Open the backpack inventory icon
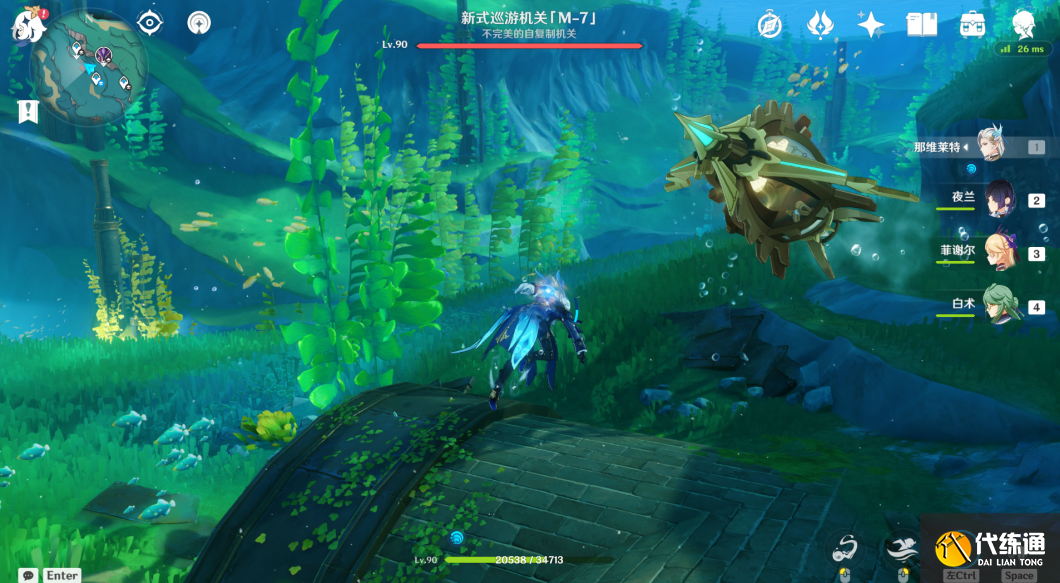1060x583 pixels. [972, 25]
